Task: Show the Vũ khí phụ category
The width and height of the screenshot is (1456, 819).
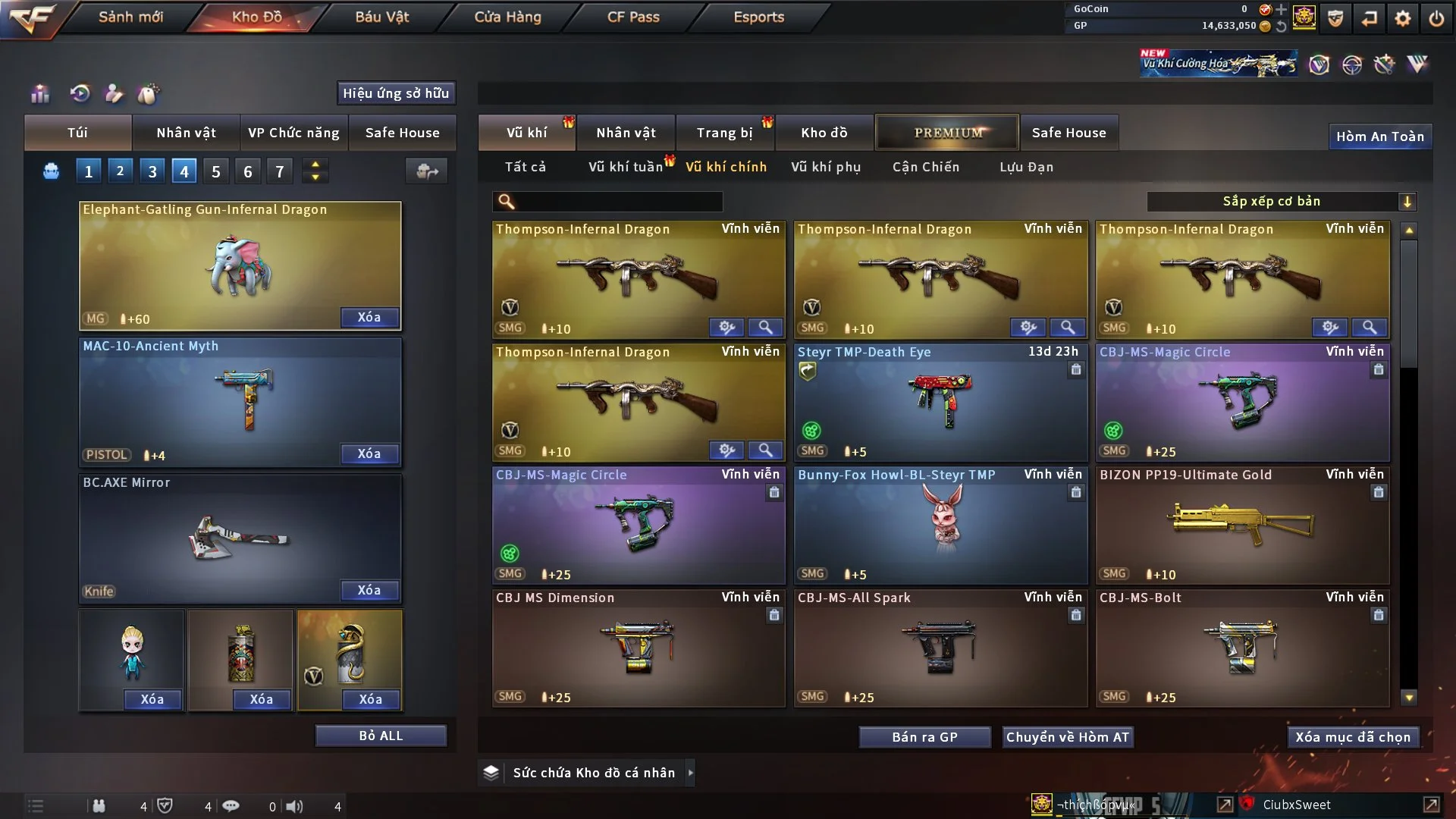Action: coord(826,167)
